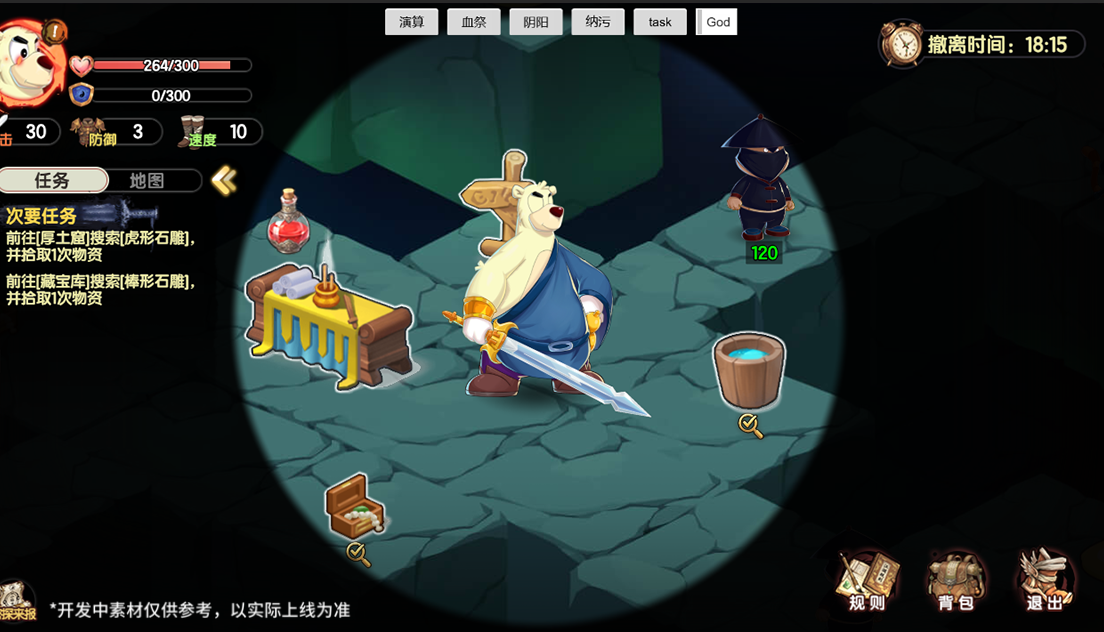The width and height of the screenshot is (1104, 632).
Task: Open the 探来报 icon in the corner
Action: click(x=17, y=602)
